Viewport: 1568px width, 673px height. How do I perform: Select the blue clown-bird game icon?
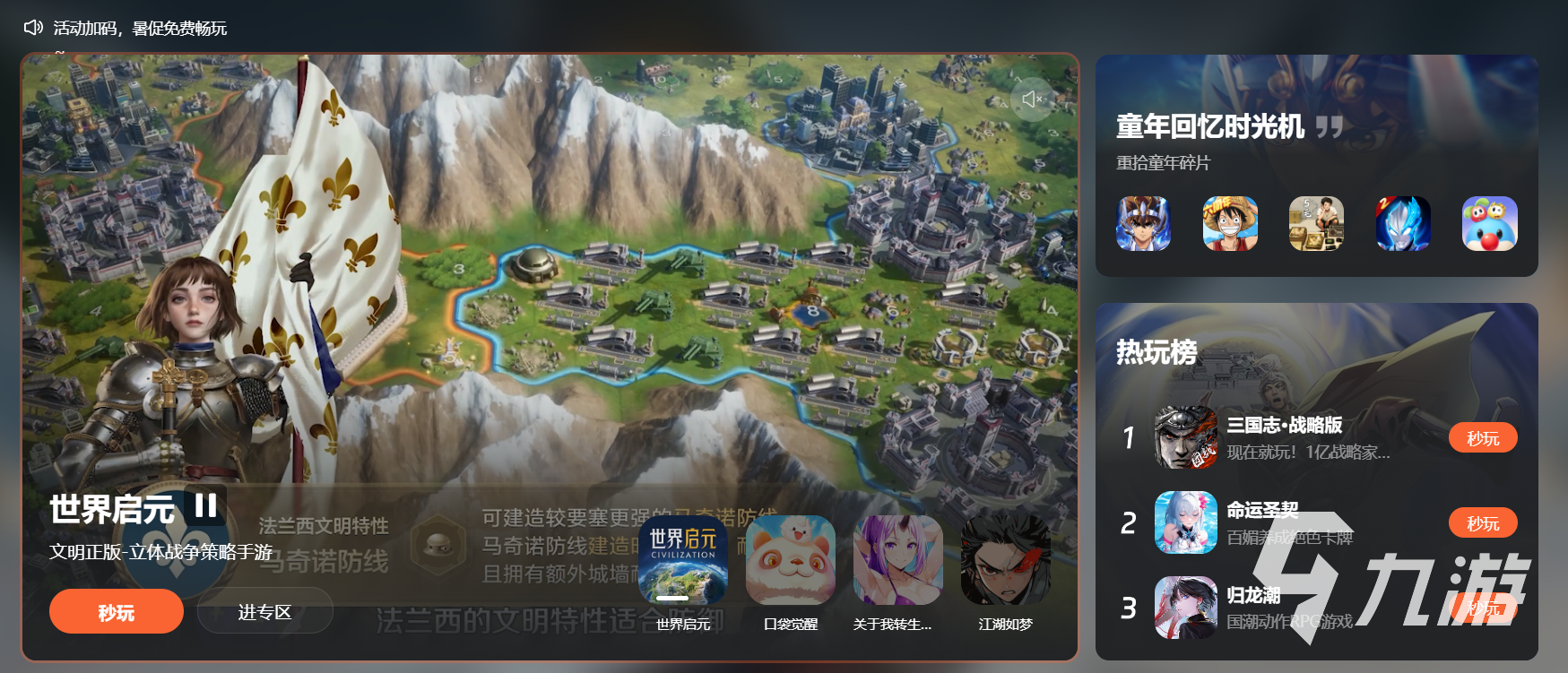point(1489,224)
